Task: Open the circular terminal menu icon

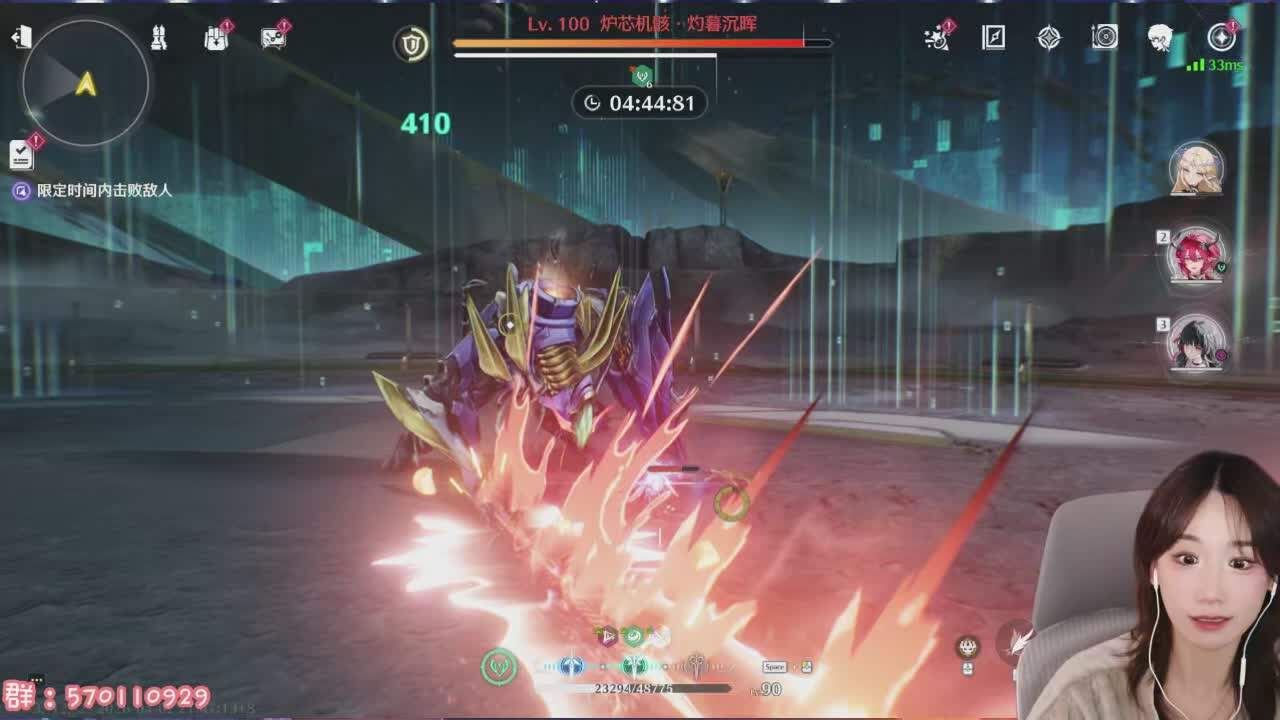Action: click(x=1221, y=38)
